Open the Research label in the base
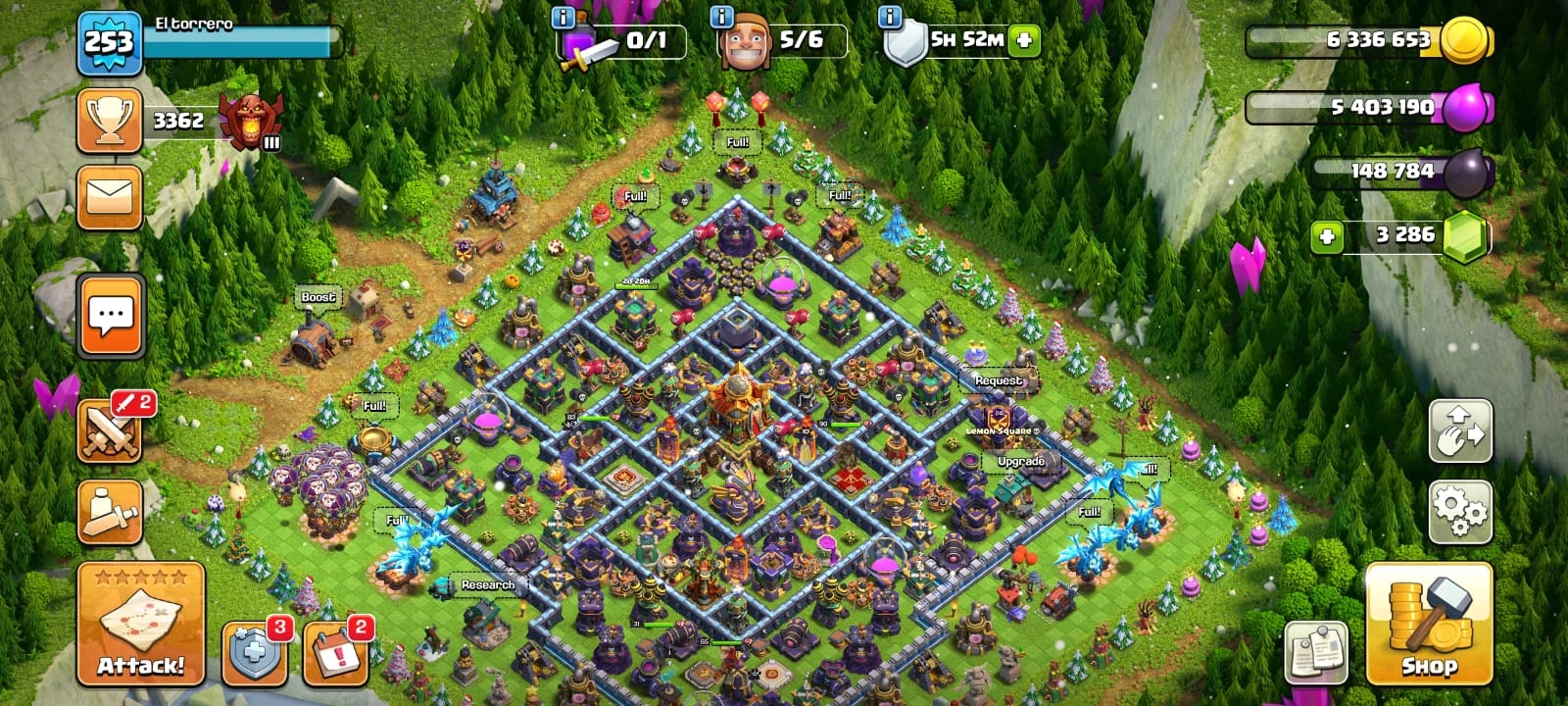Screen dimensions: 1568x706 click(x=487, y=584)
